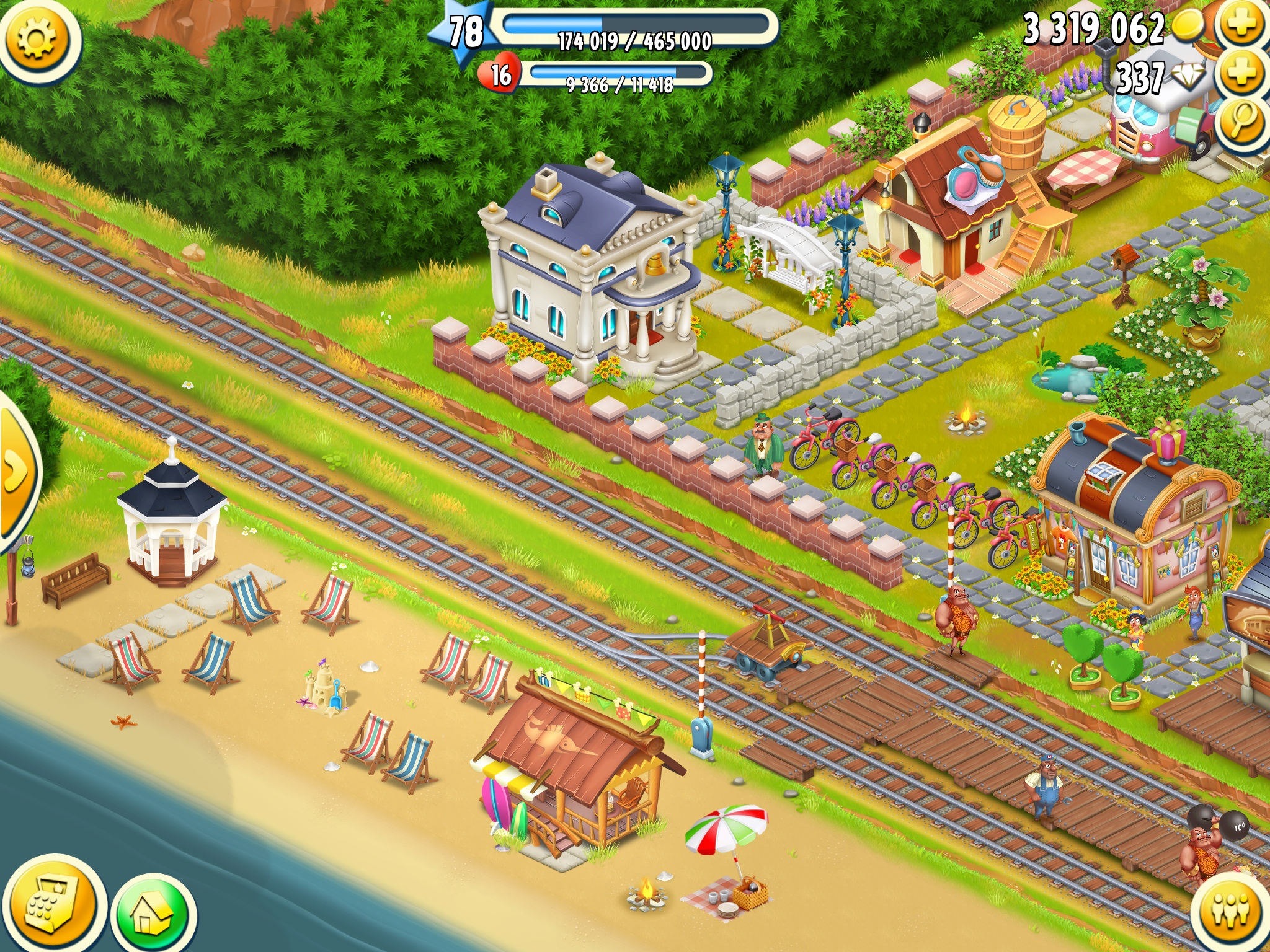Tap the magnifying glass search button
This screenshot has height=952, width=1270.
coord(1241,121)
